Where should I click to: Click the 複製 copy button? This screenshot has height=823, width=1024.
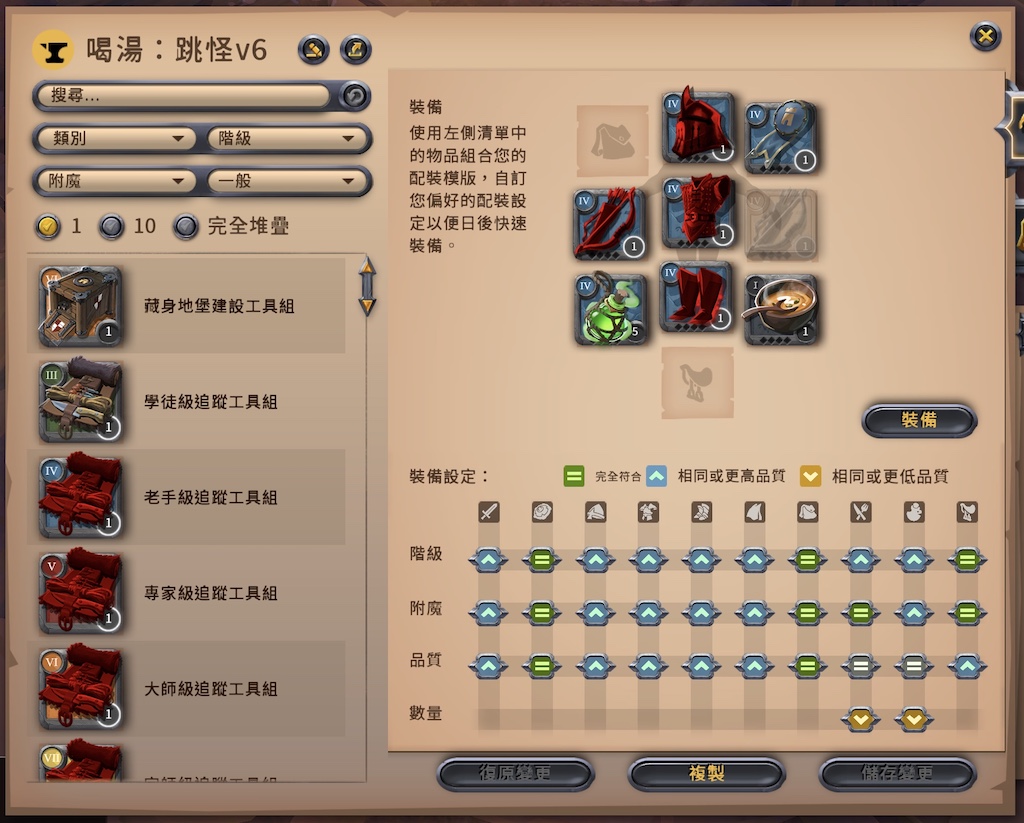[706, 774]
